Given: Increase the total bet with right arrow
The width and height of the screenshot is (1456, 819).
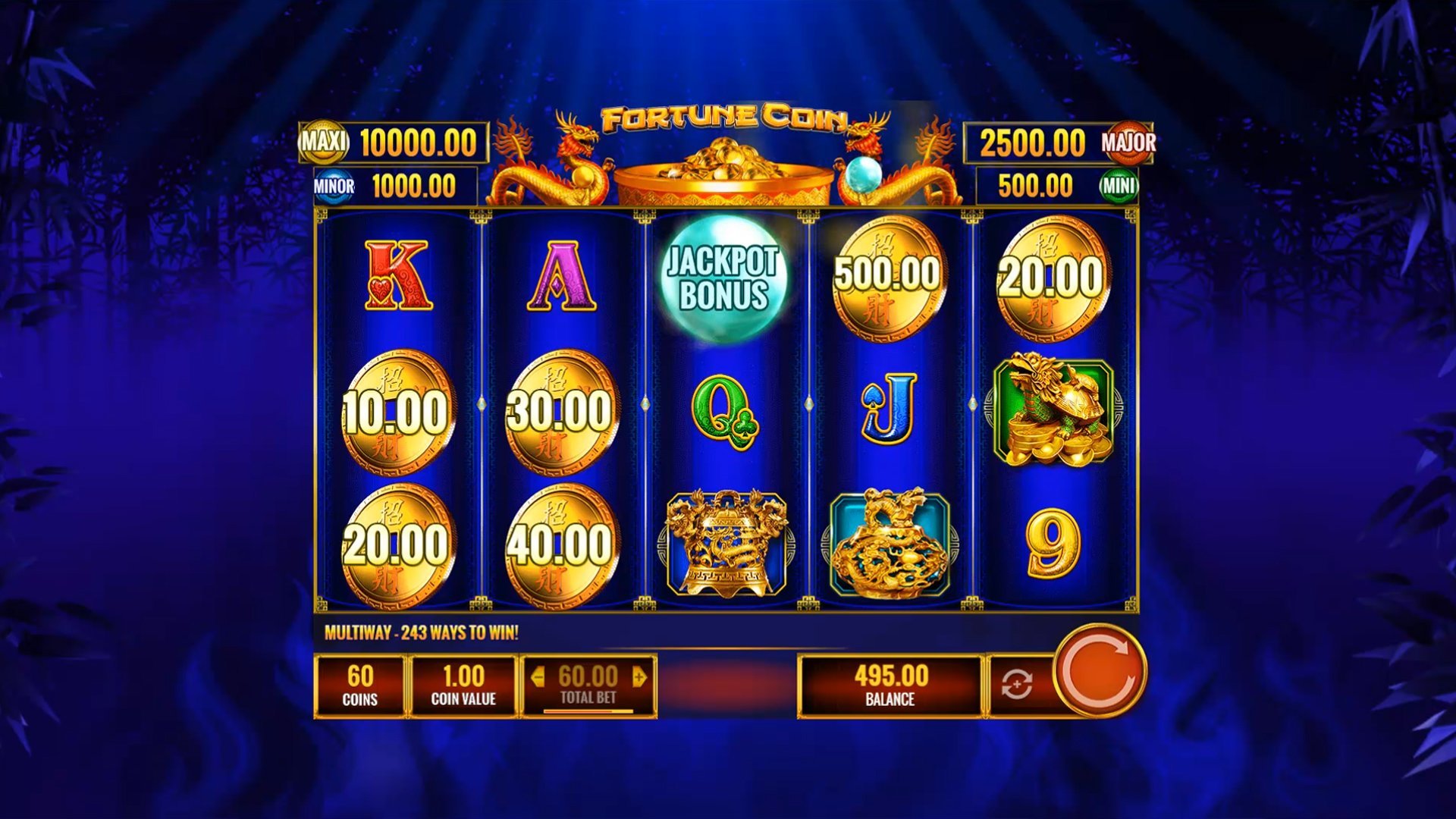Looking at the screenshot, I should (639, 676).
